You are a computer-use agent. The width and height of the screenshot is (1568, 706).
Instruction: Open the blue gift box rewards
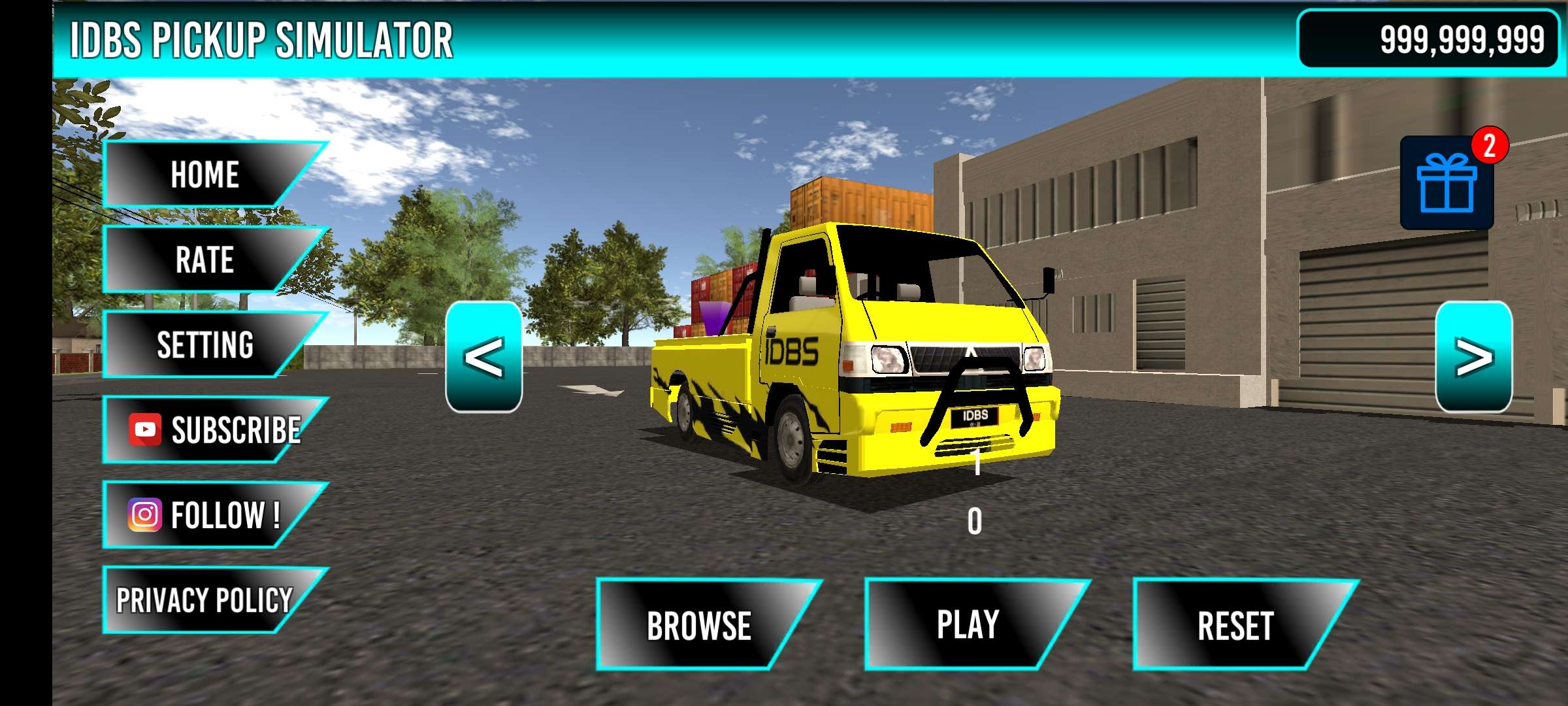point(1446,183)
